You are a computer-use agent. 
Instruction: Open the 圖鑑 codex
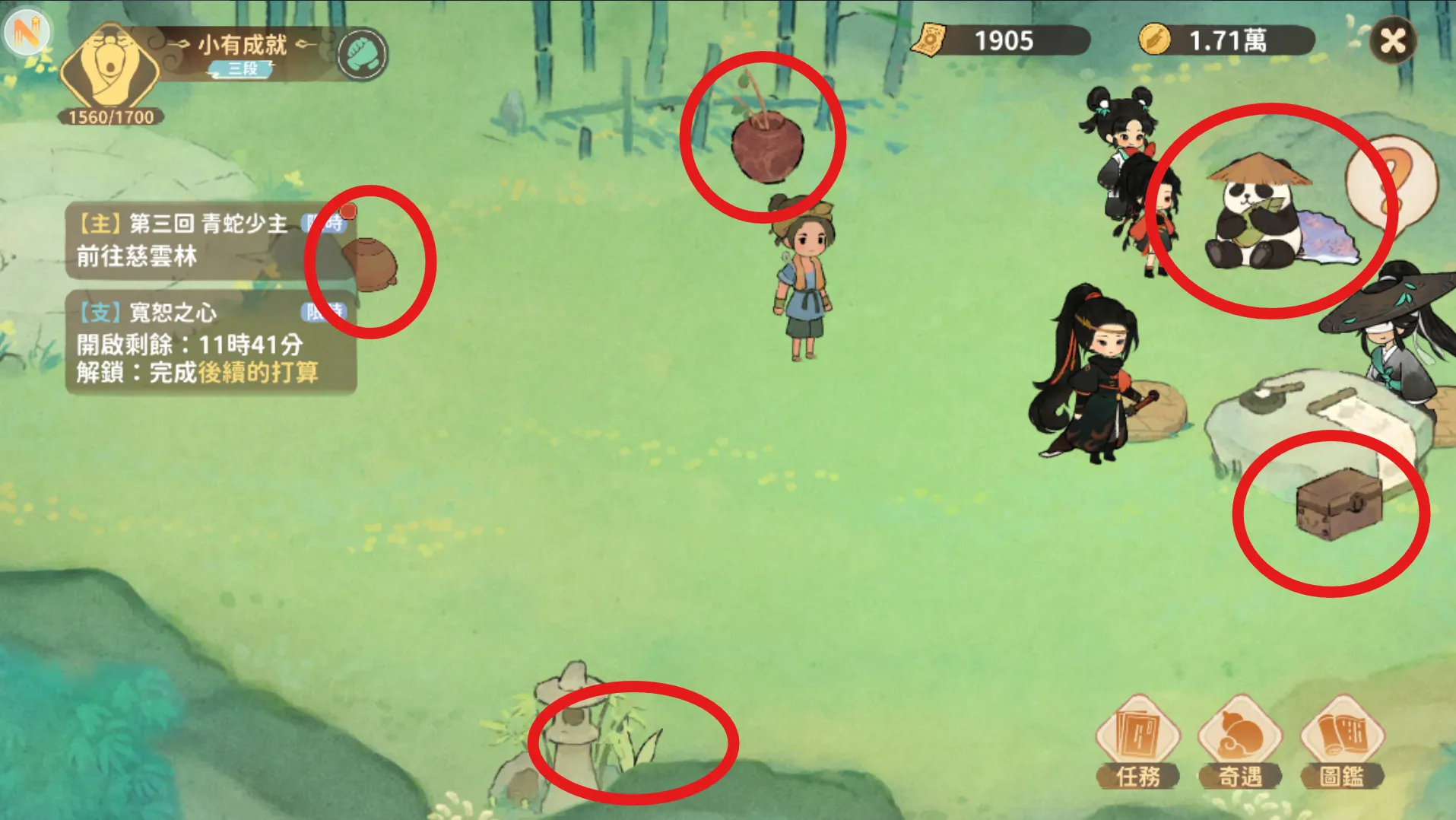(1342, 741)
